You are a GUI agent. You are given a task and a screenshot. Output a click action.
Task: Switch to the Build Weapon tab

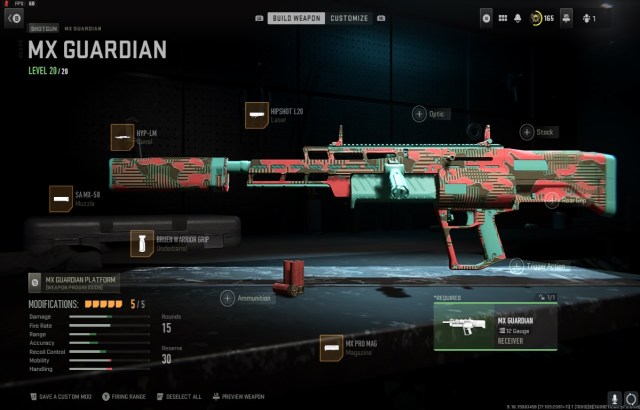click(297, 18)
